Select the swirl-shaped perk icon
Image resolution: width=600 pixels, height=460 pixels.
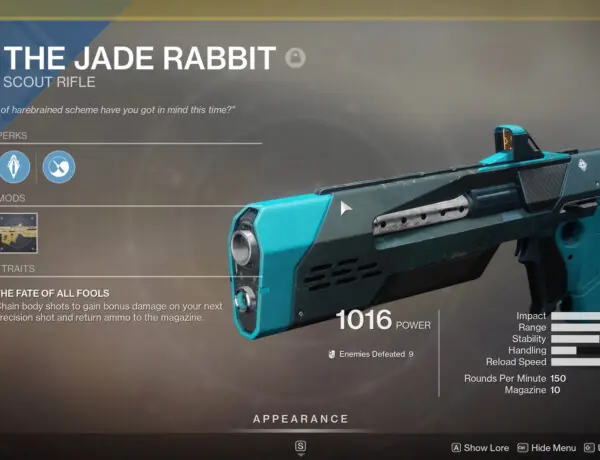(x=58, y=164)
